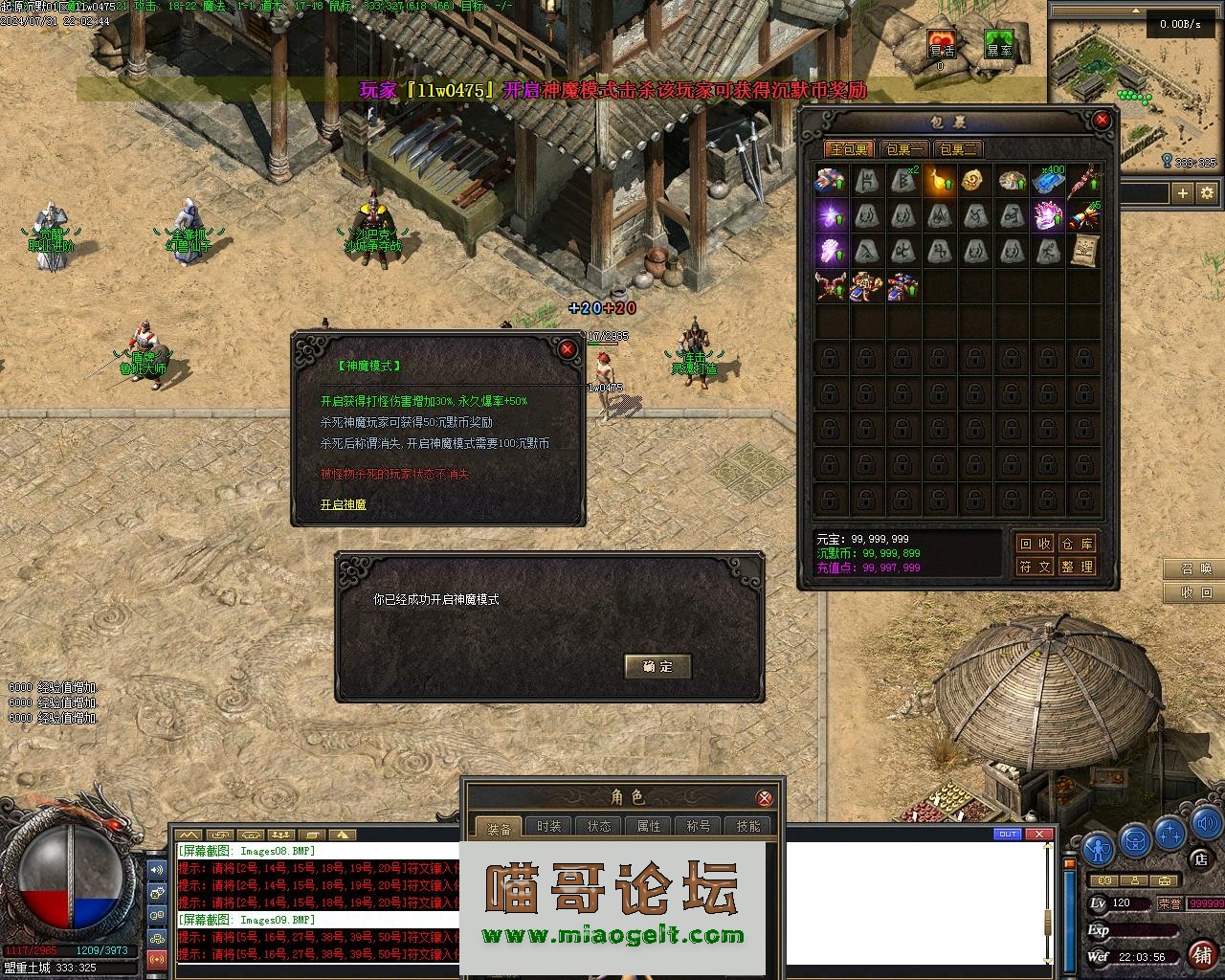Switch to the 包裹一 bag tab
This screenshot has width=1225, height=980.
point(904,149)
